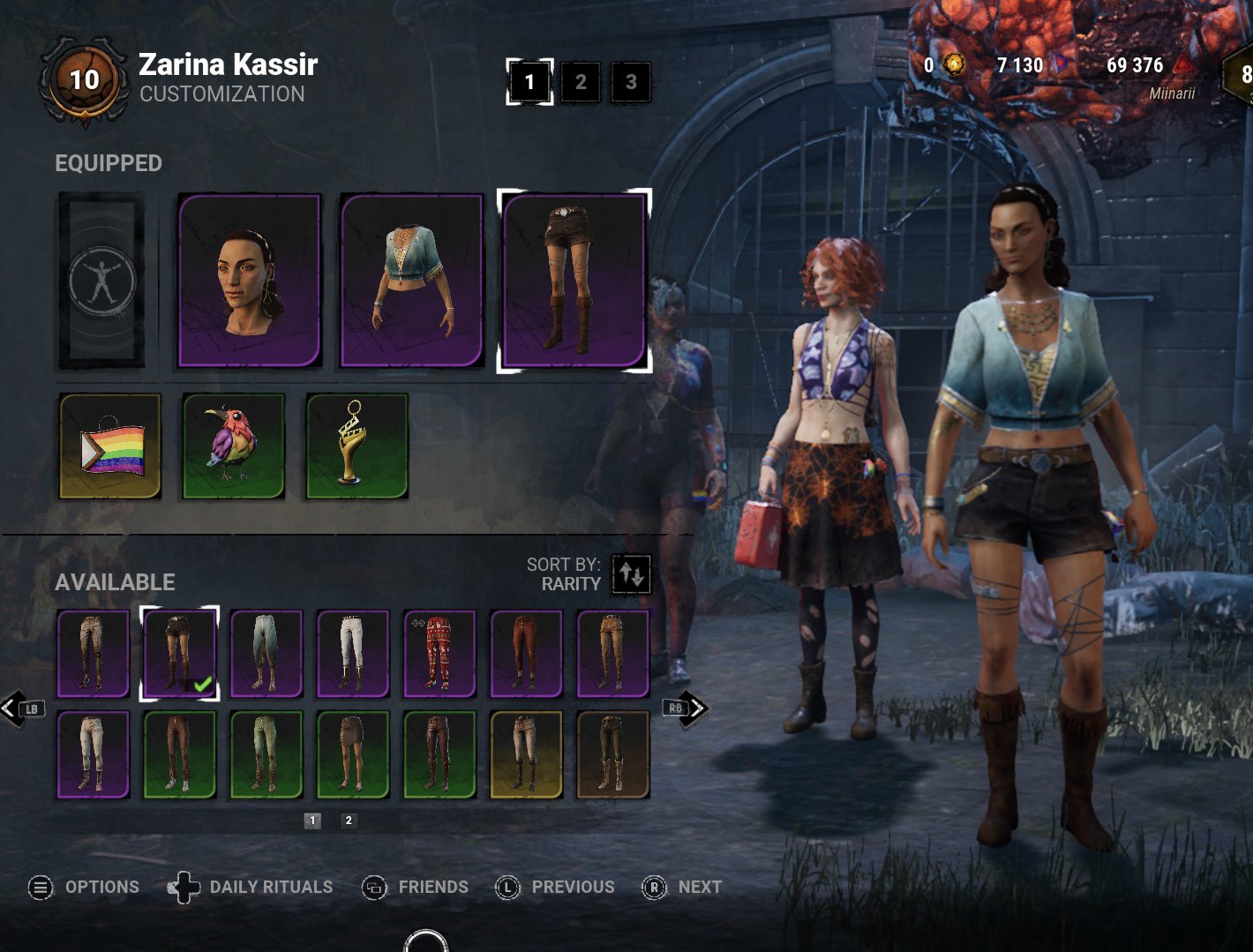The image size is (1253, 952).
Task: Switch to loadout preset 3
Action: [x=631, y=82]
